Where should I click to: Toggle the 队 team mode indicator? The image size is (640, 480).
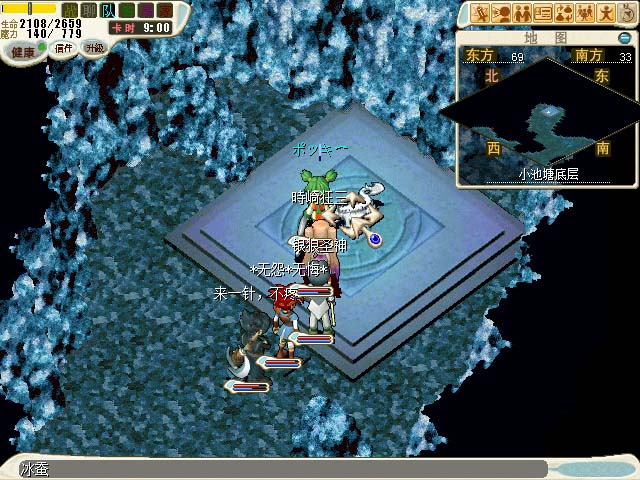pos(108,10)
